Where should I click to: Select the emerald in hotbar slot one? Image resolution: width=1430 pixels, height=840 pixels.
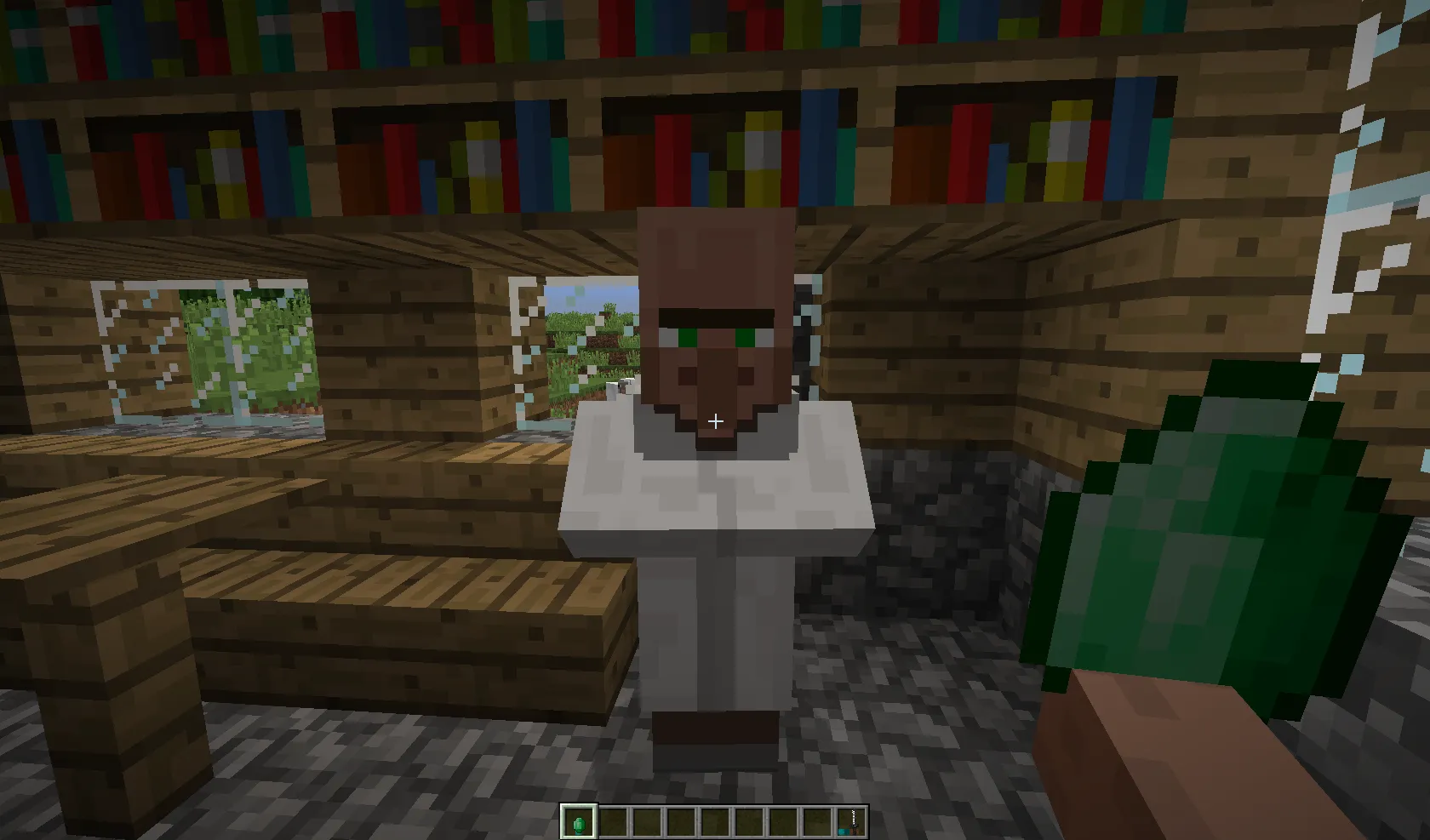pos(579,821)
